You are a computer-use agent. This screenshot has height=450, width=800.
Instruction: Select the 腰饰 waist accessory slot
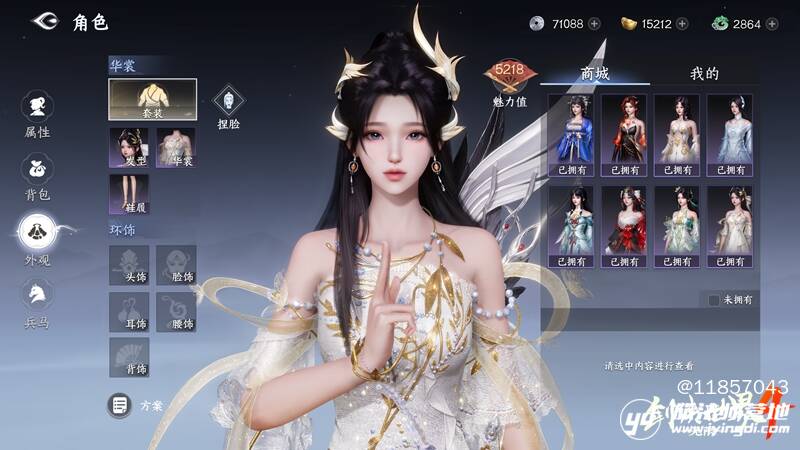175,311
